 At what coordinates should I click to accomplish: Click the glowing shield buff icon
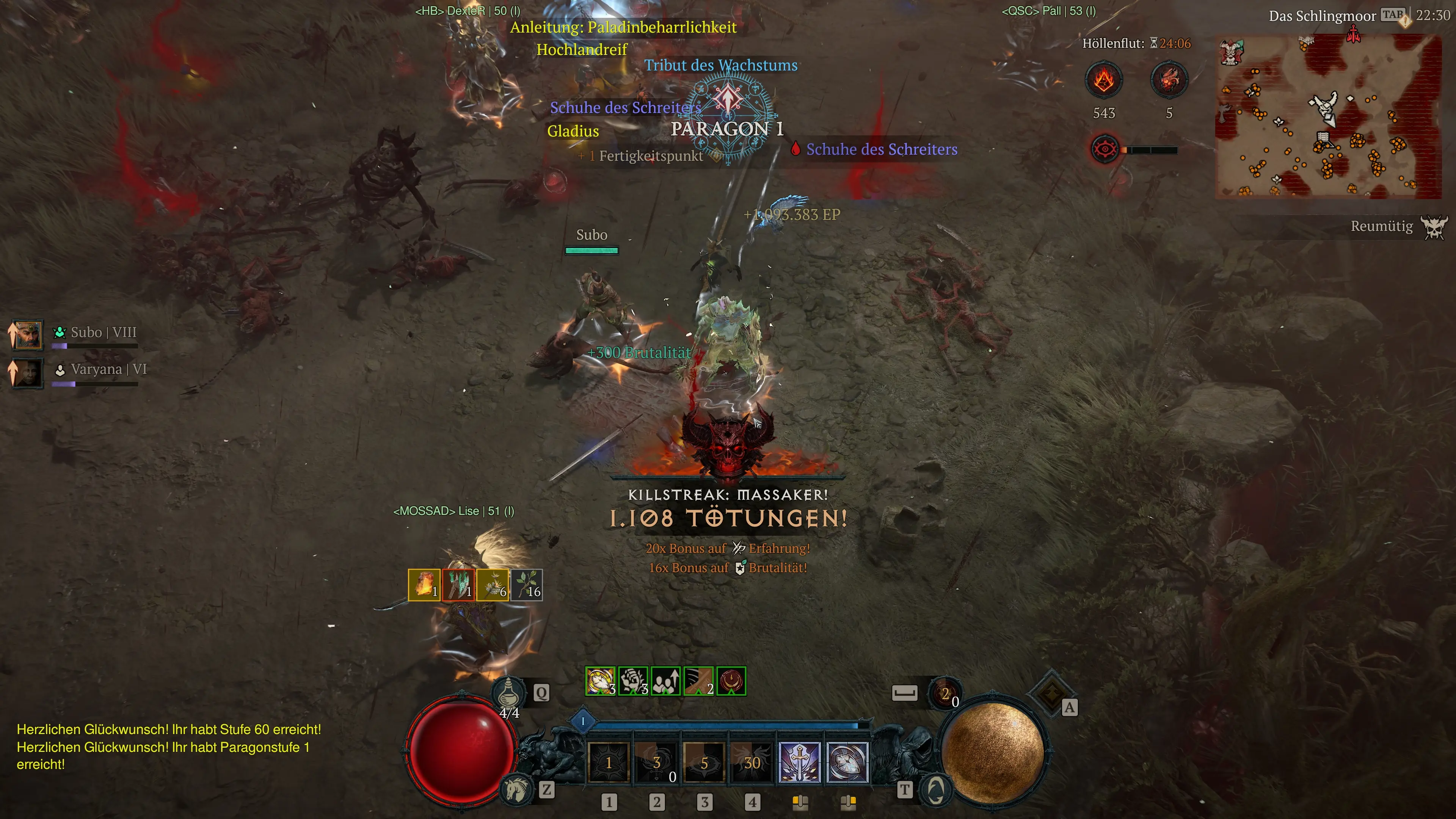click(x=600, y=681)
